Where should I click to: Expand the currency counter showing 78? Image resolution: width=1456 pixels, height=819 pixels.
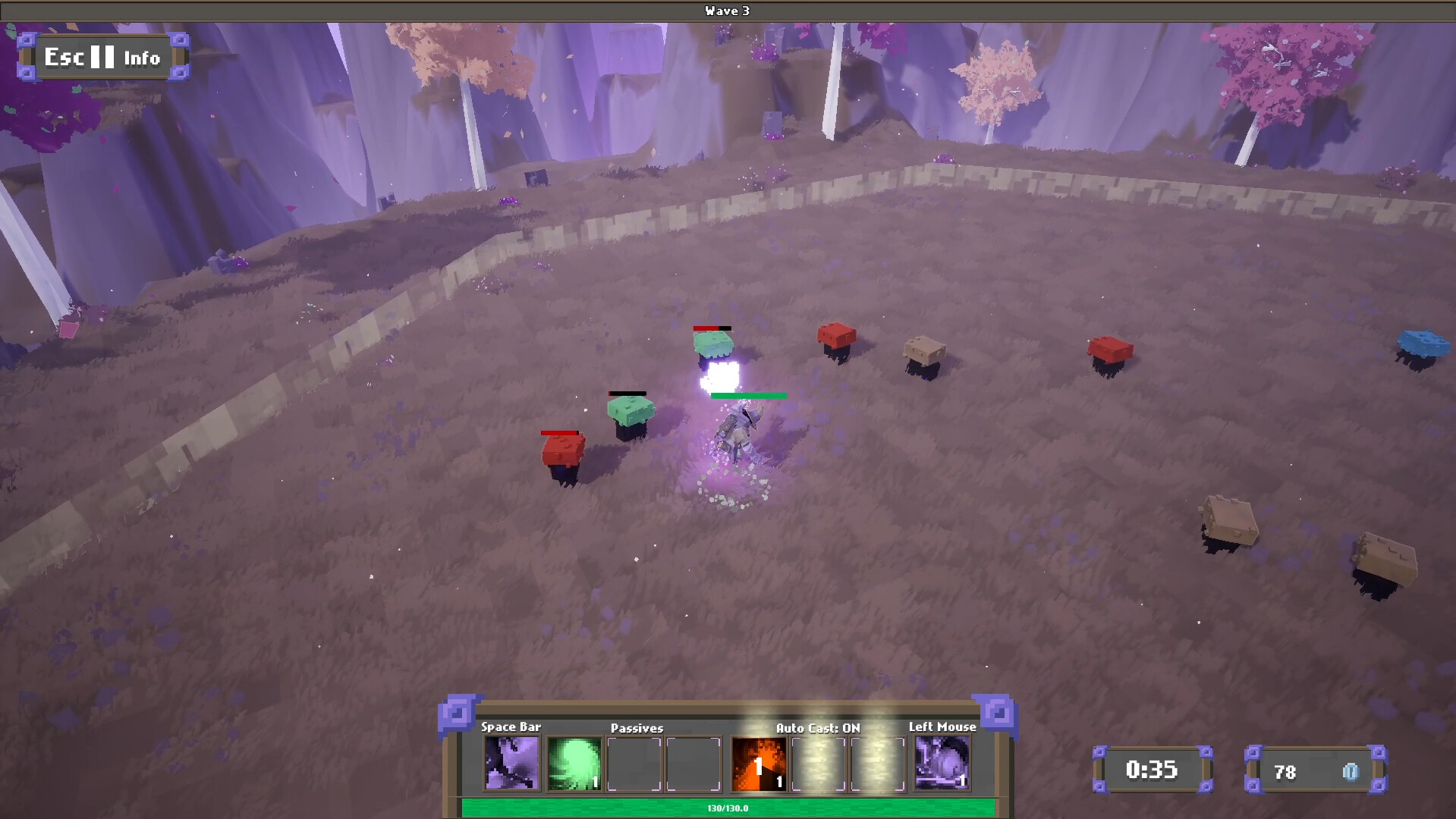(x=1316, y=772)
